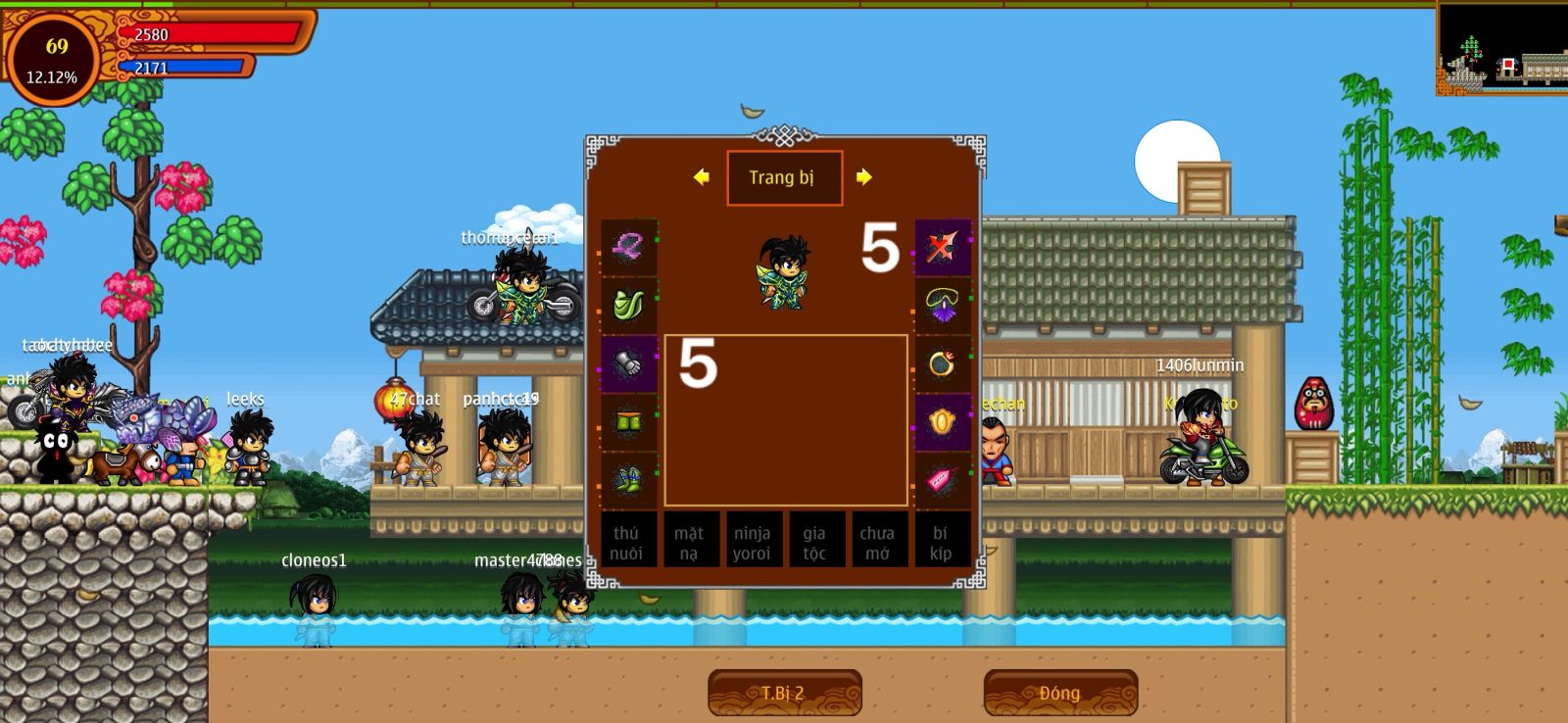Pick the green boots equipment slot
Image resolution: width=1568 pixels, height=723 pixels.
click(628, 480)
